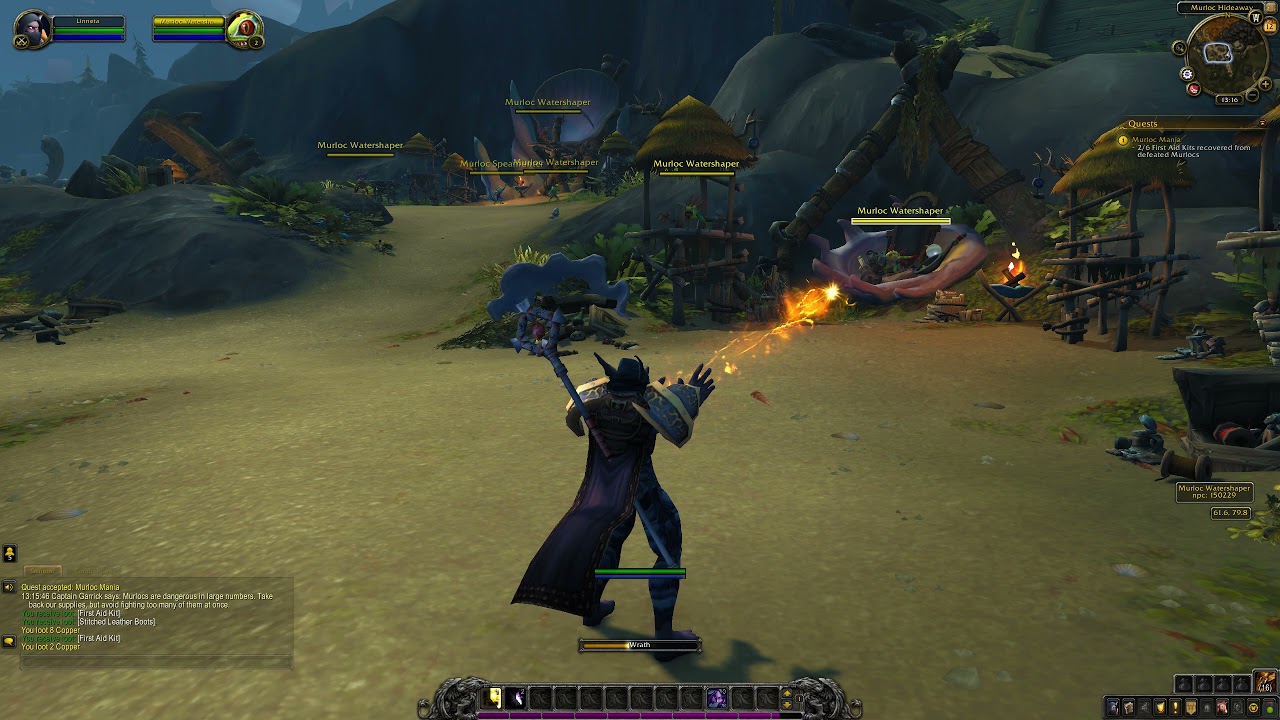Viewport: 1280px width, 720px height.
Task: Activate the purple Moonfire ability slot
Action: pyautogui.click(x=517, y=698)
